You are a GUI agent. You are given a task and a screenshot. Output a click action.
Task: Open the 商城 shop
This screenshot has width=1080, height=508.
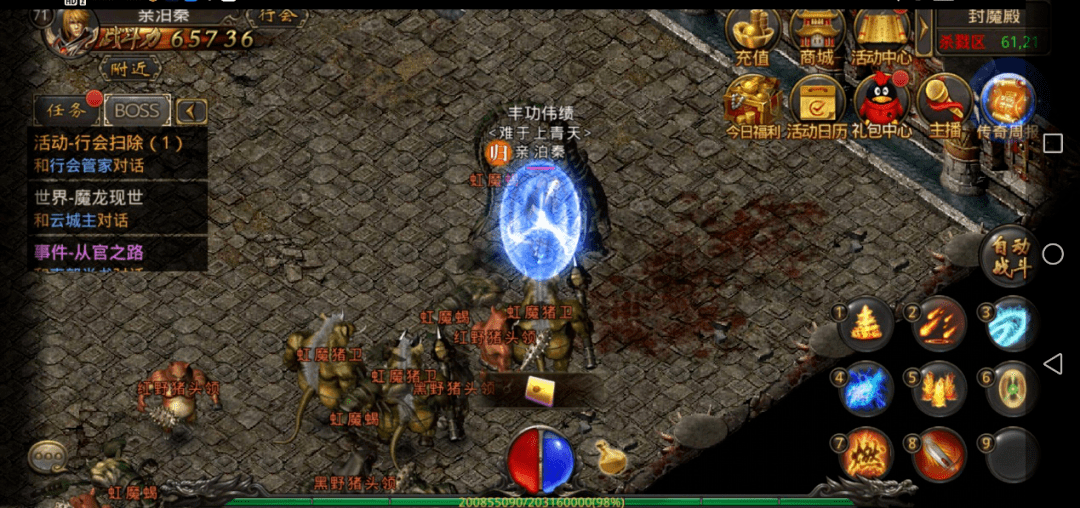(x=817, y=36)
